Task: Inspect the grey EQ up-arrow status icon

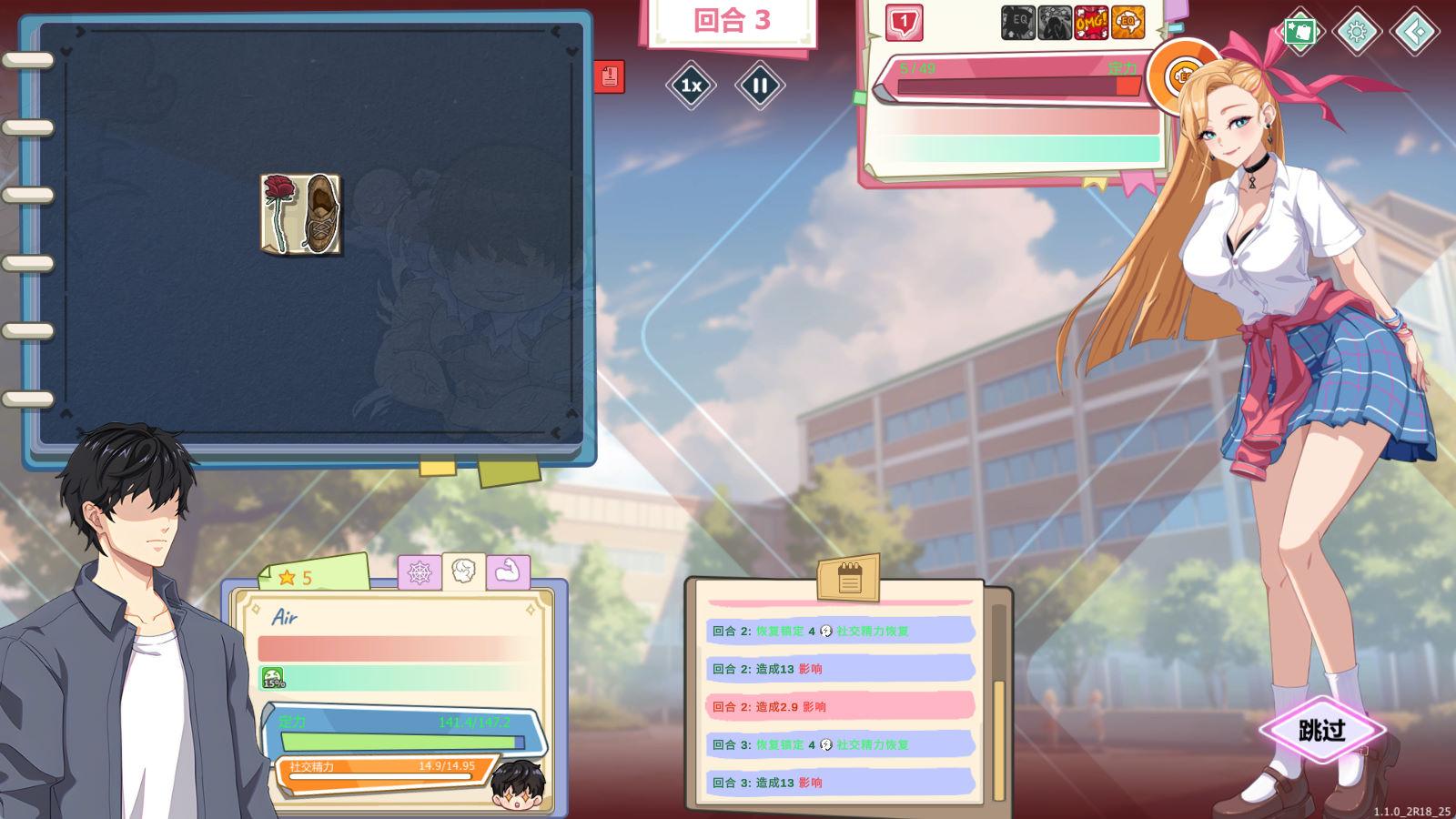Action: 1018,23
